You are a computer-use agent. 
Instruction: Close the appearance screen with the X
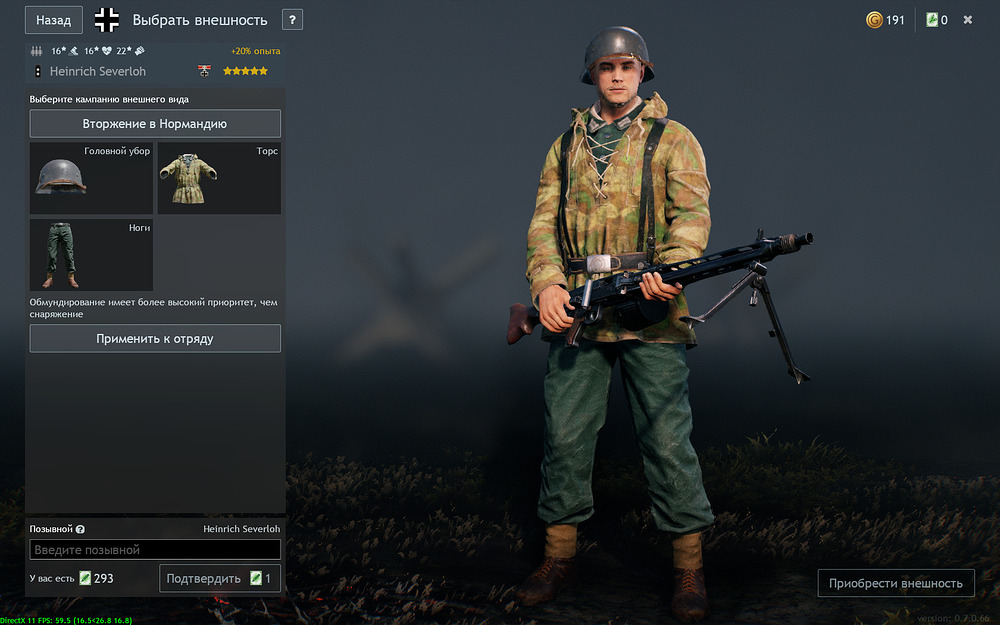[968, 20]
